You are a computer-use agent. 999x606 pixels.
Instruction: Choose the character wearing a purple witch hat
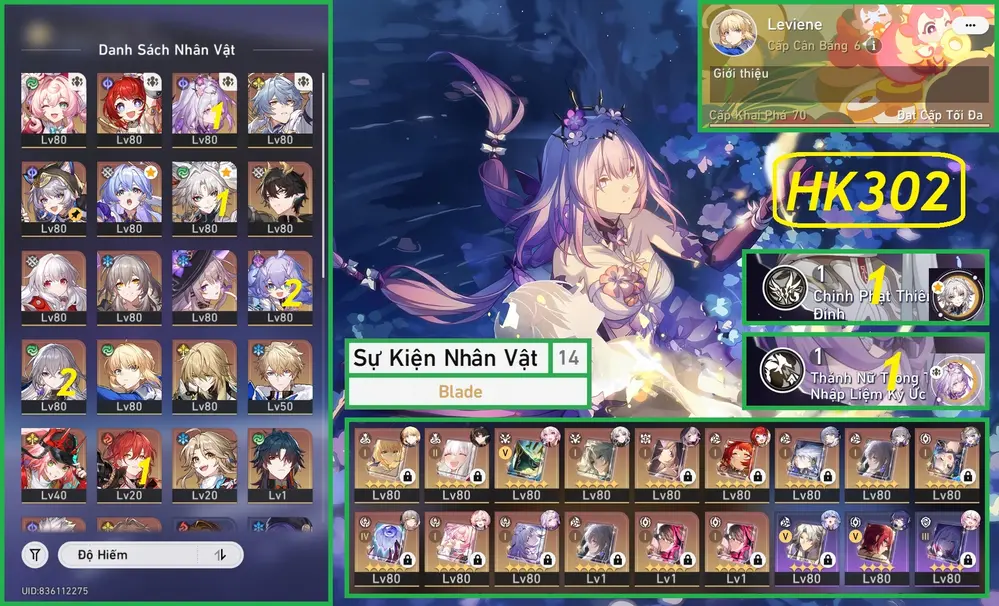204,286
